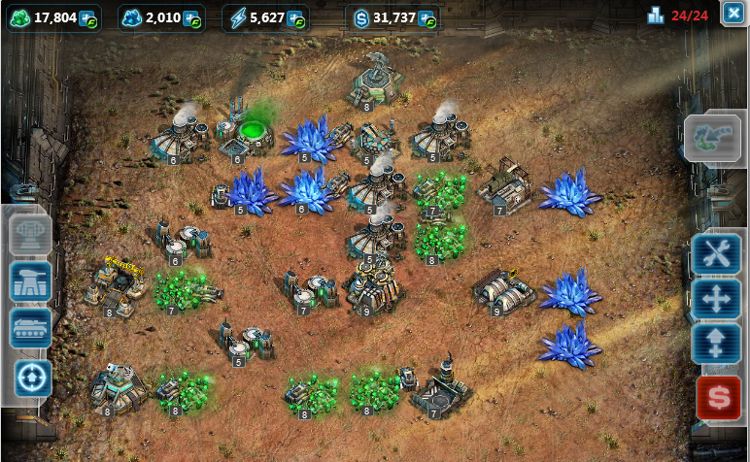The width and height of the screenshot is (750, 462).
Task: Enable the four-arrow move buildings mode
Action: tap(716, 298)
